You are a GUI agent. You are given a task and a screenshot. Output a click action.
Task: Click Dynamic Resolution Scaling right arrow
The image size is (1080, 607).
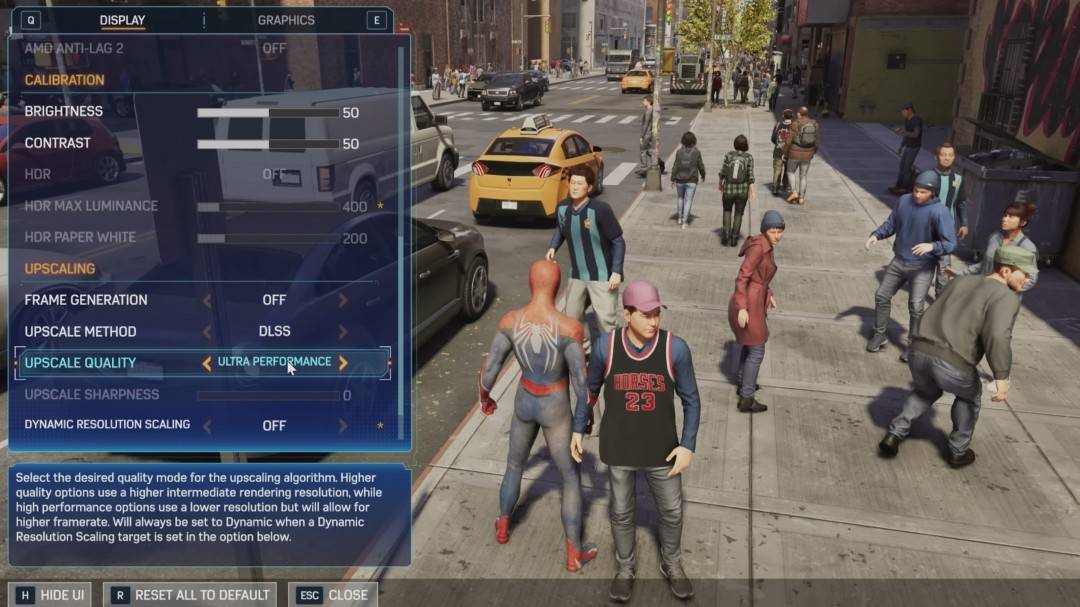point(343,426)
